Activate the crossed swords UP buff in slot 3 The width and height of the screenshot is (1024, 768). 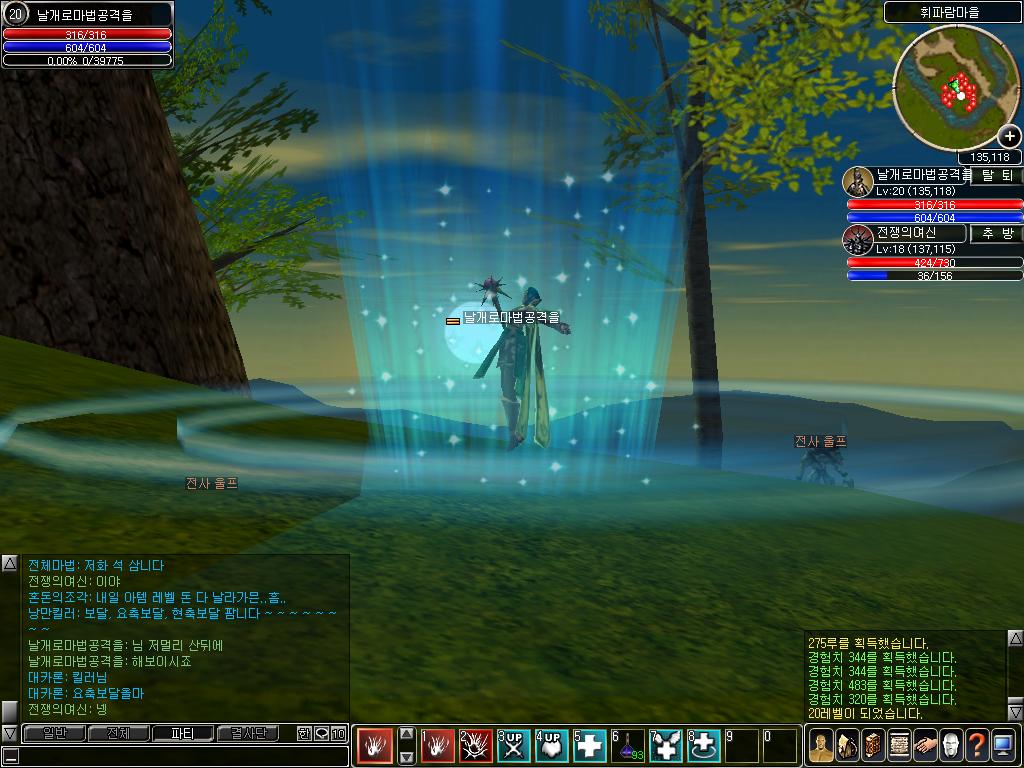[514, 746]
